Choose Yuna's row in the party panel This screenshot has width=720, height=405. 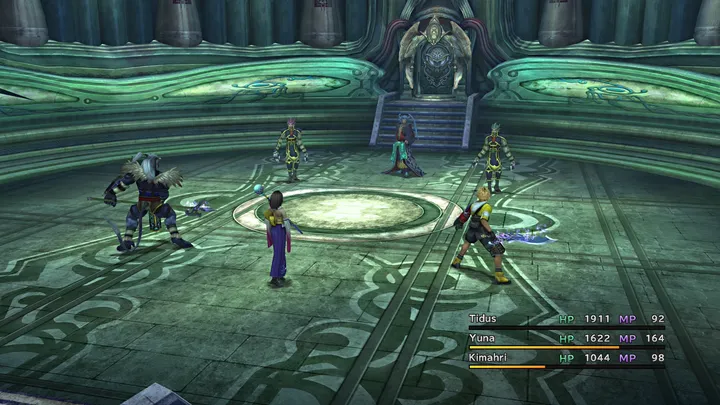click(483, 337)
